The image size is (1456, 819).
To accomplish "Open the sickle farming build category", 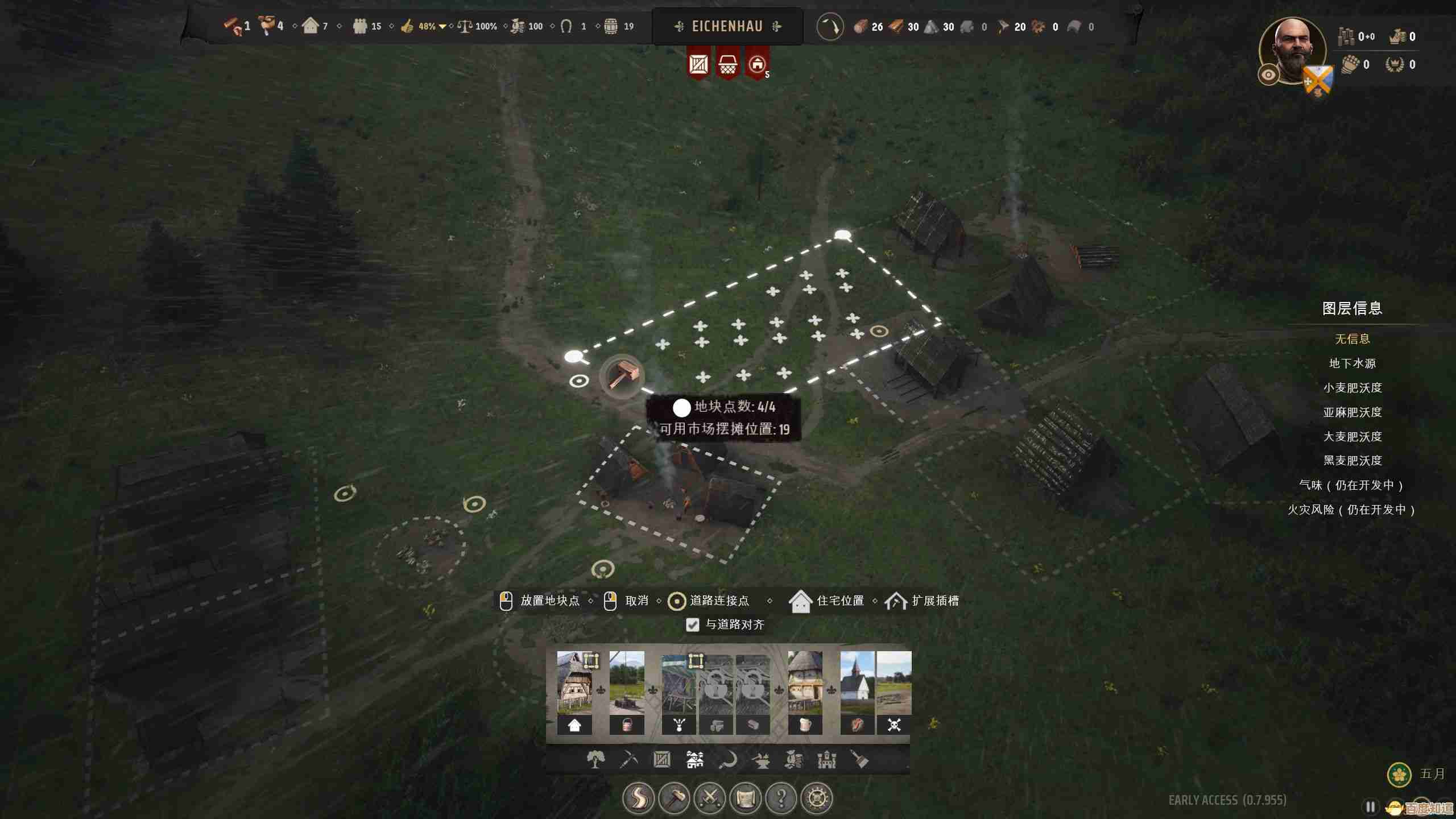I will point(728,759).
